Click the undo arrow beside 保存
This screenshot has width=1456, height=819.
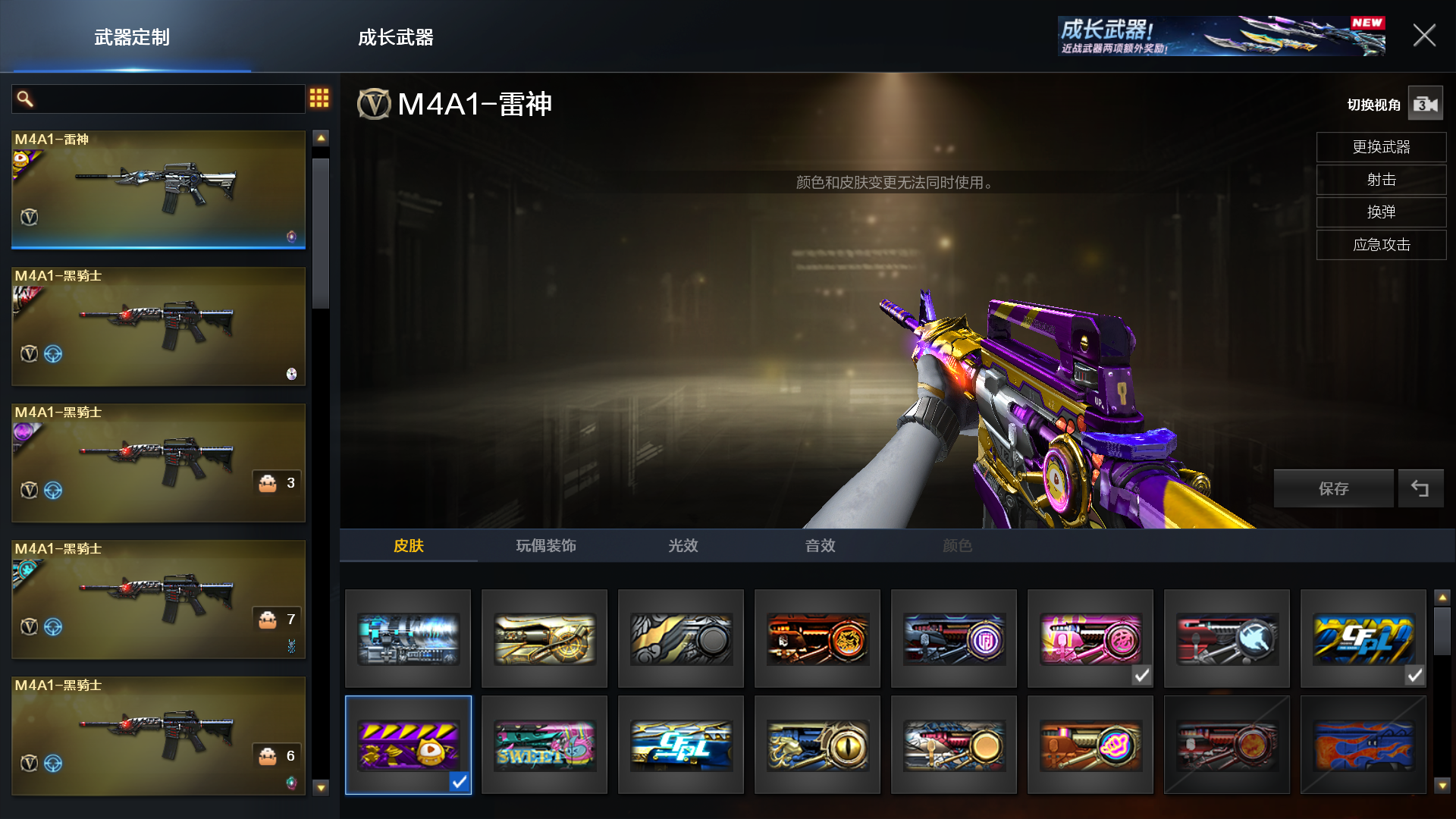(x=1420, y=489)
